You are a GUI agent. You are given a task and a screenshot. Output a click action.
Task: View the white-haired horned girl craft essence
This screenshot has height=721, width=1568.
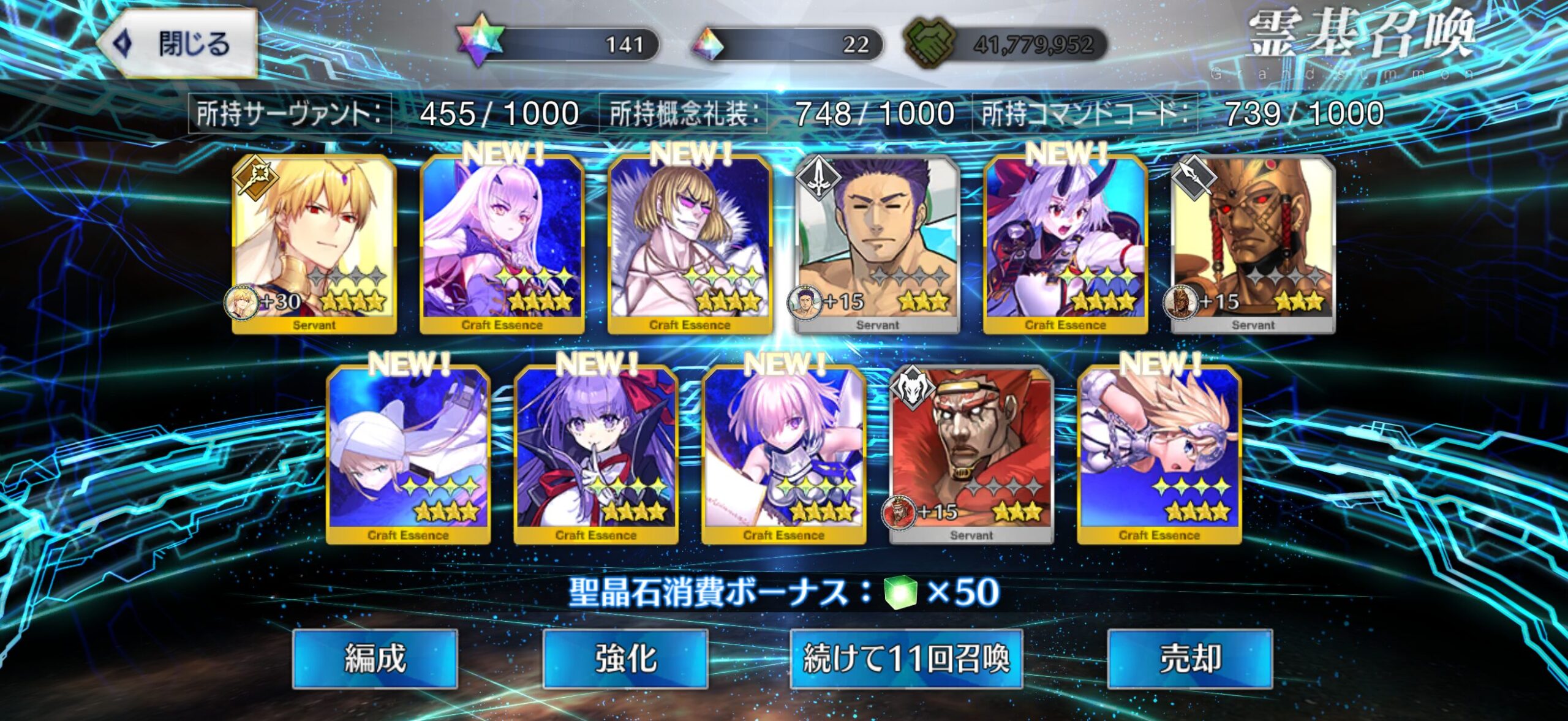[x=502, y=244]
